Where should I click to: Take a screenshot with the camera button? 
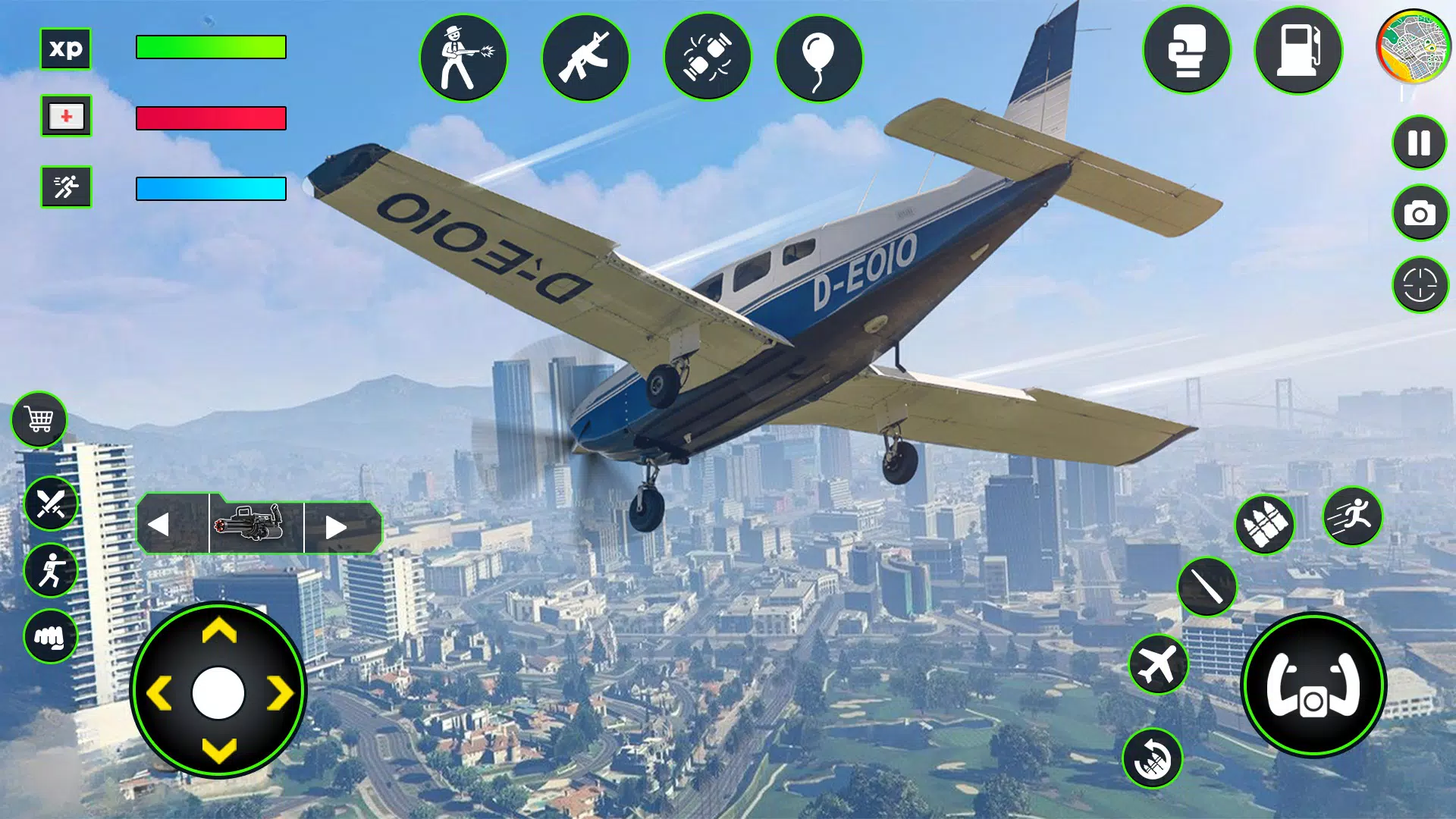pyautogui.click(x=1420, y=214)
